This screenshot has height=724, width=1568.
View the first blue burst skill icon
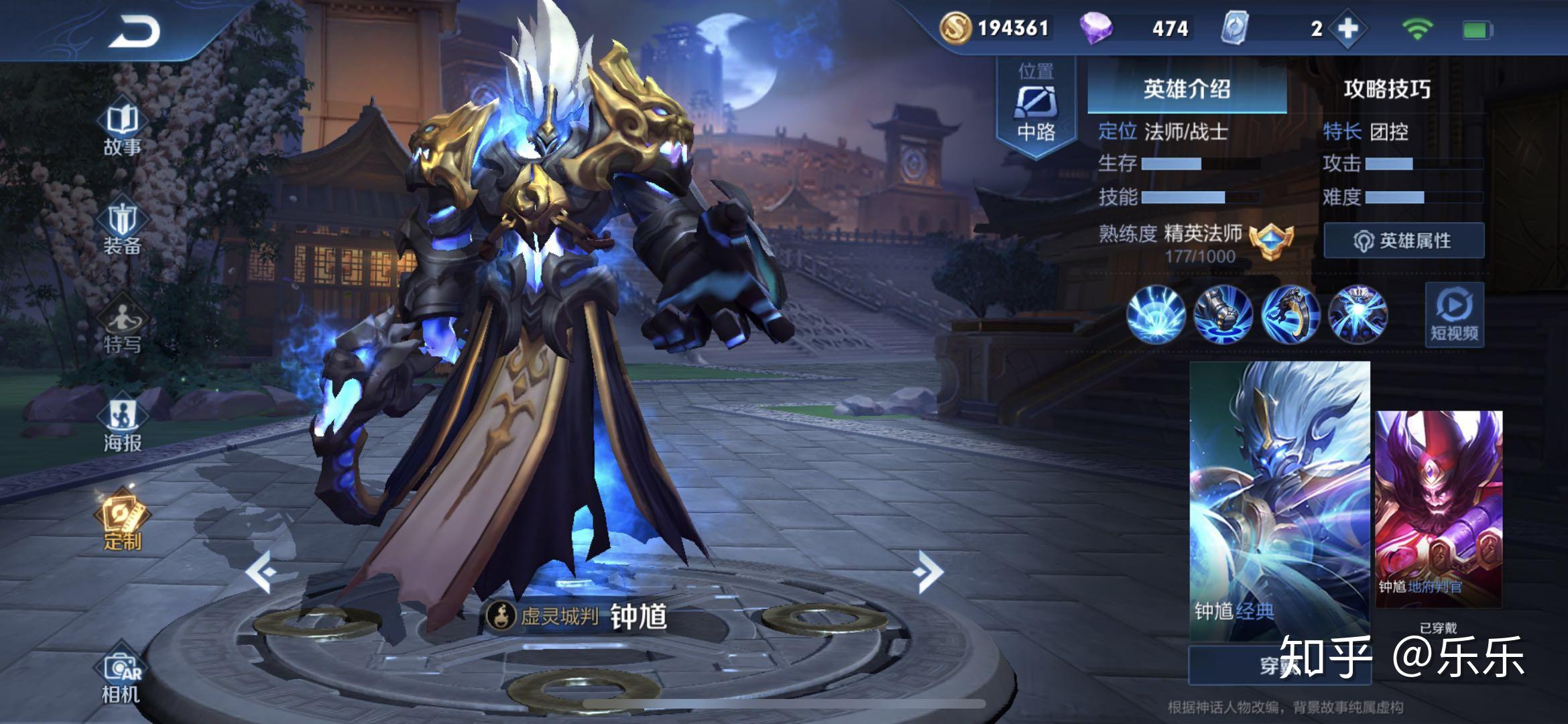tap(1156, 314)
